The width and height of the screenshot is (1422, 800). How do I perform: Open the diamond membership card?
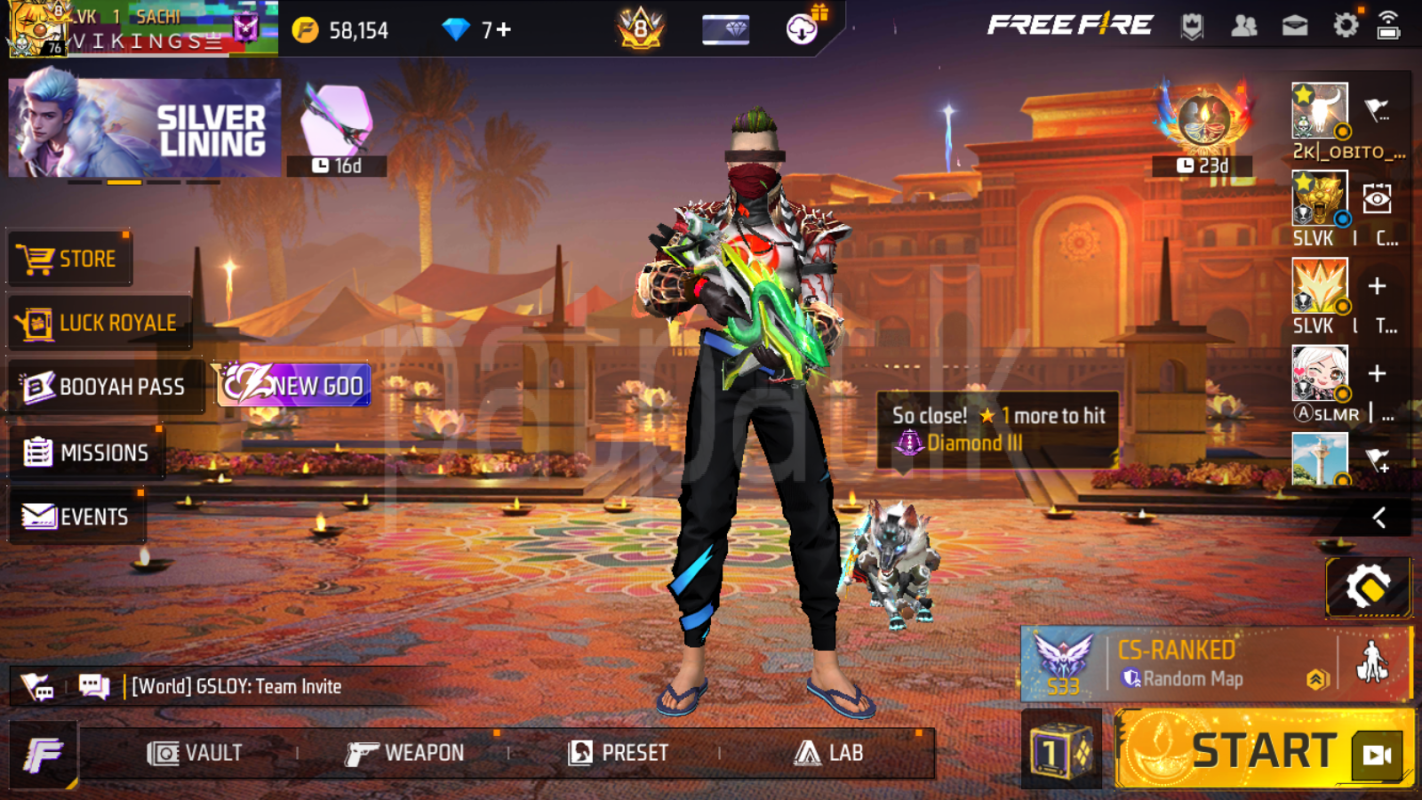pos(726,29)
